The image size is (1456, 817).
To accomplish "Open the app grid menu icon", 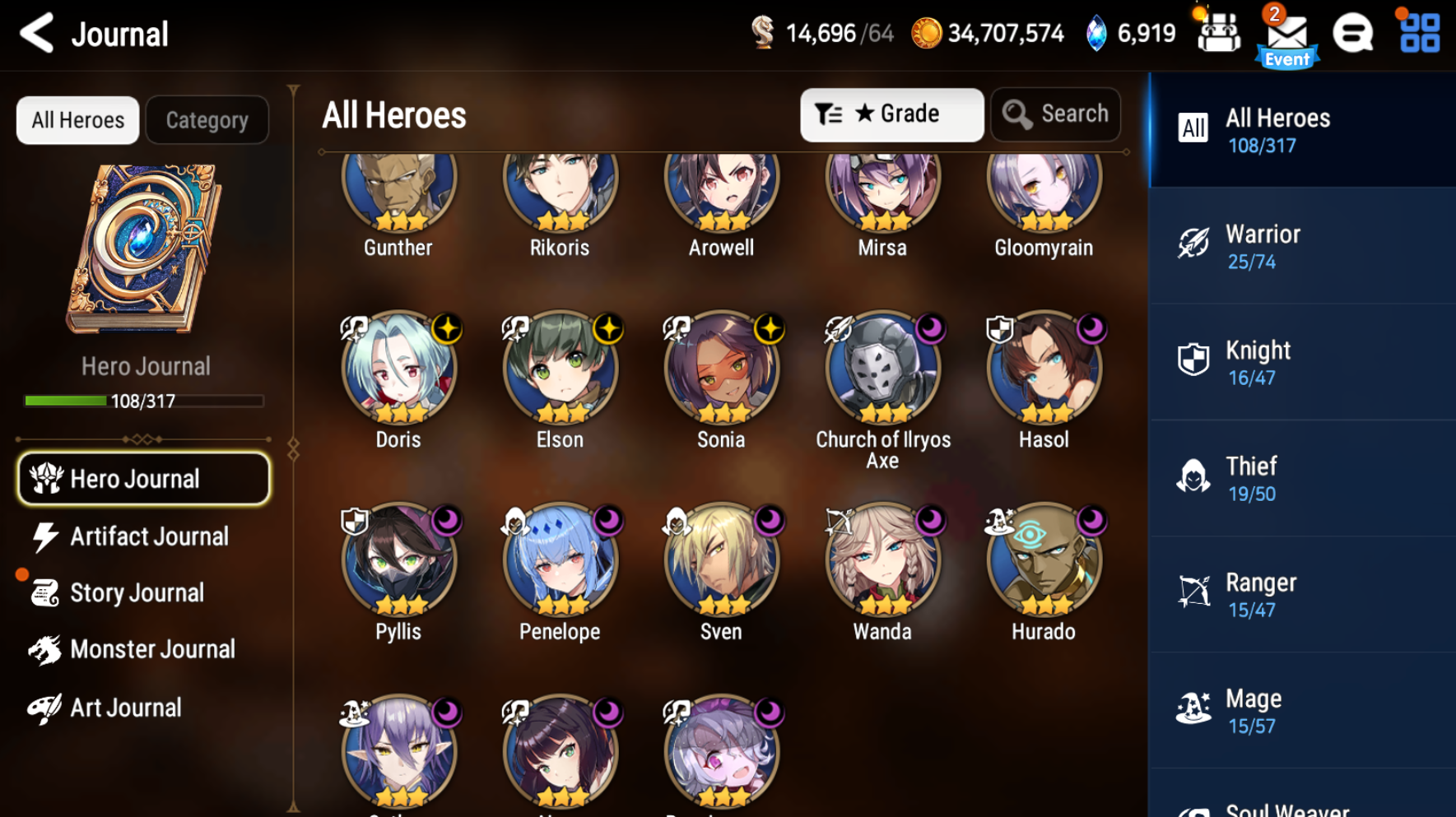I will [x=1417, y=34].
